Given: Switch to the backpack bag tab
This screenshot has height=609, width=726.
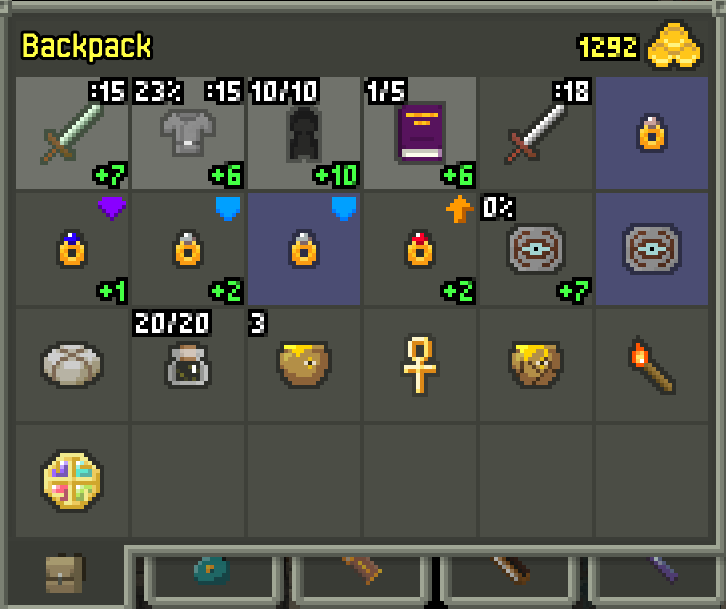Looking at the screenshot, I should (65, 575).
